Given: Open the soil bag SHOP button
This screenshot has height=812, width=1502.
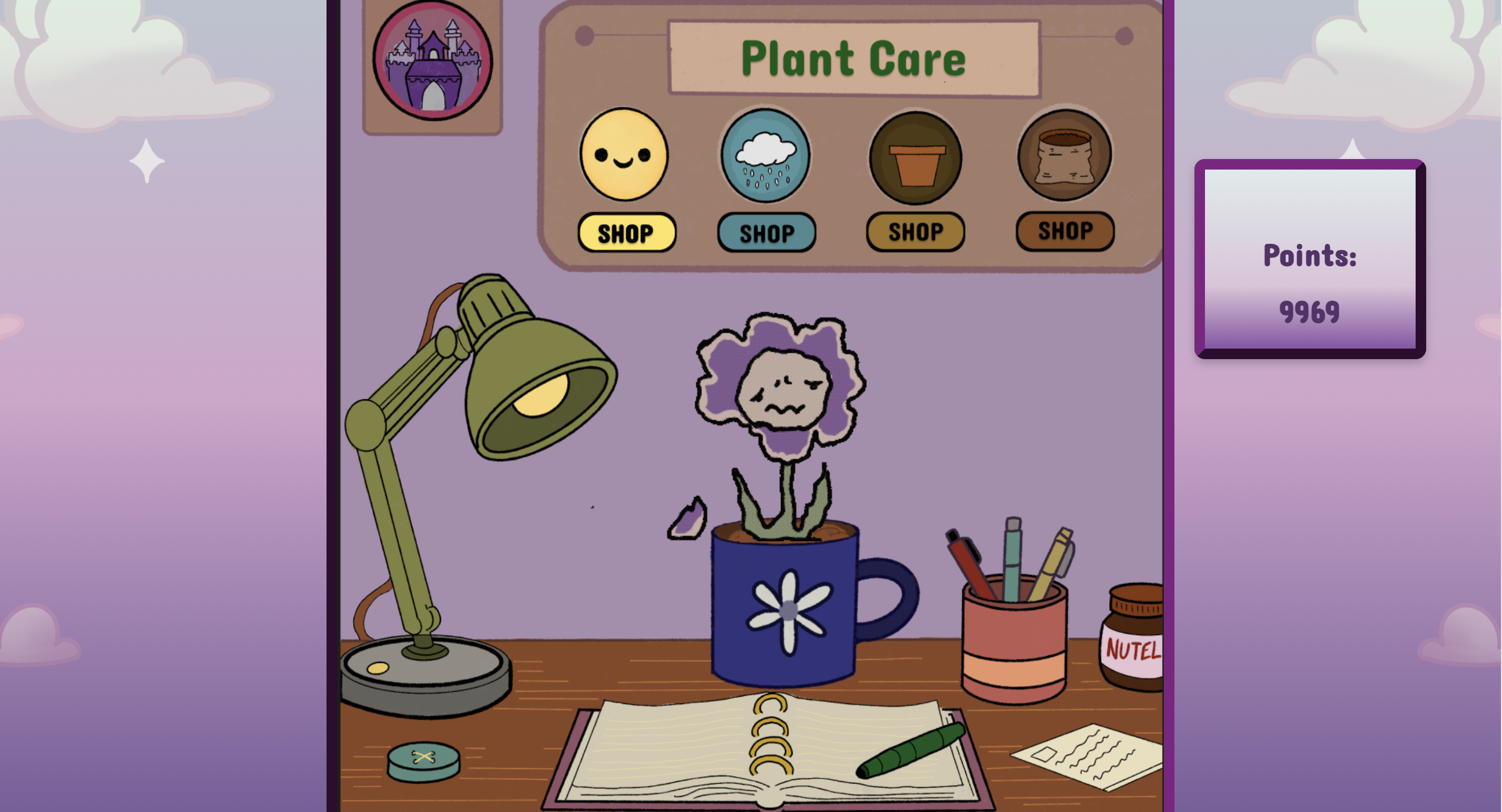Looking at the screenshot, I should (1065, 231).
